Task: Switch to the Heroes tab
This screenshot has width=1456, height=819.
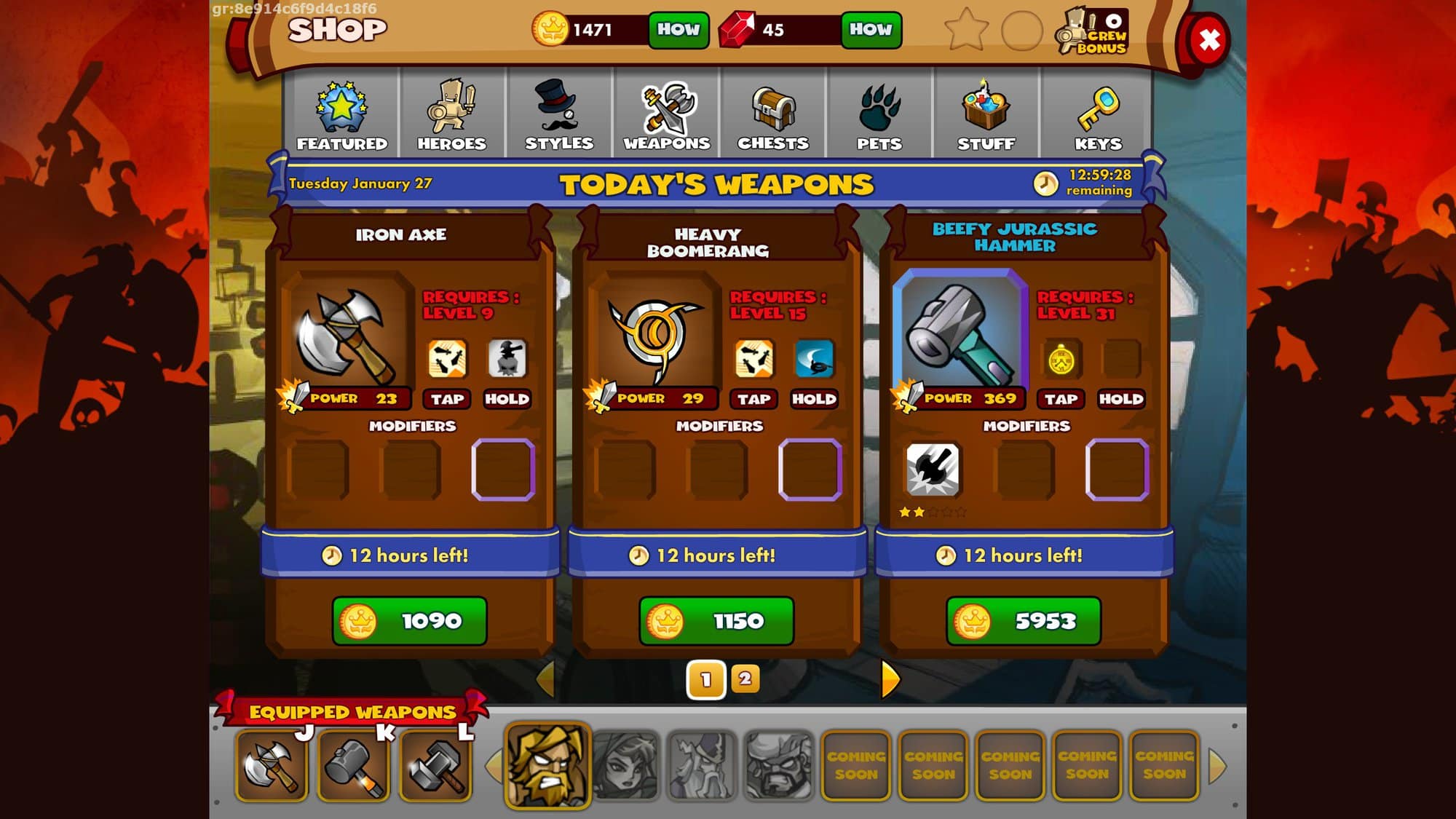Action: coord(451,114)
